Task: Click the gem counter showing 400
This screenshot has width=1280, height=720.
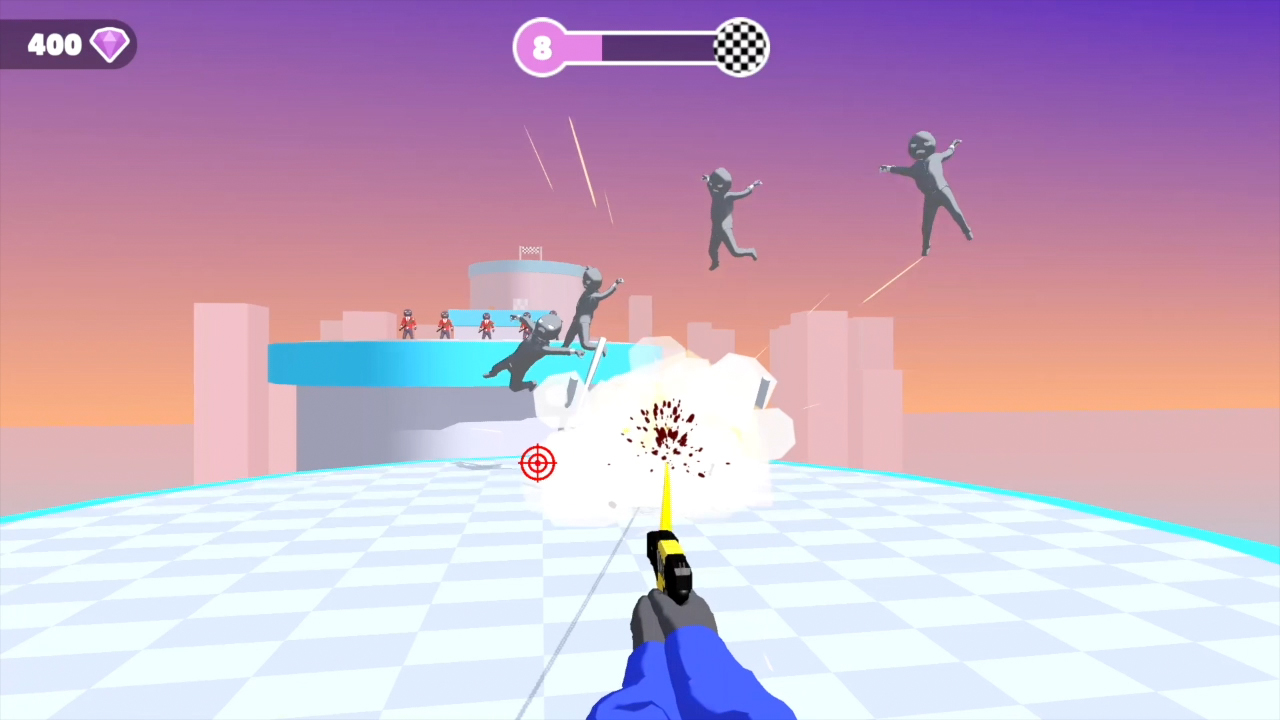Action: coord(55,44)
